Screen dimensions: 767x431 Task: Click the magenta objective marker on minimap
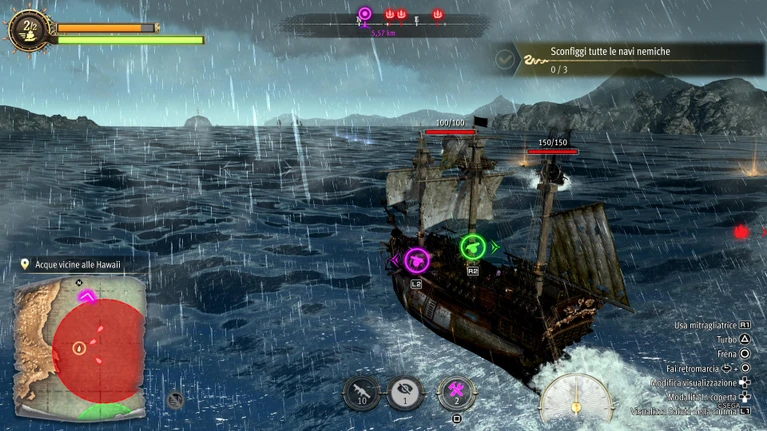[x=87, y=296]
